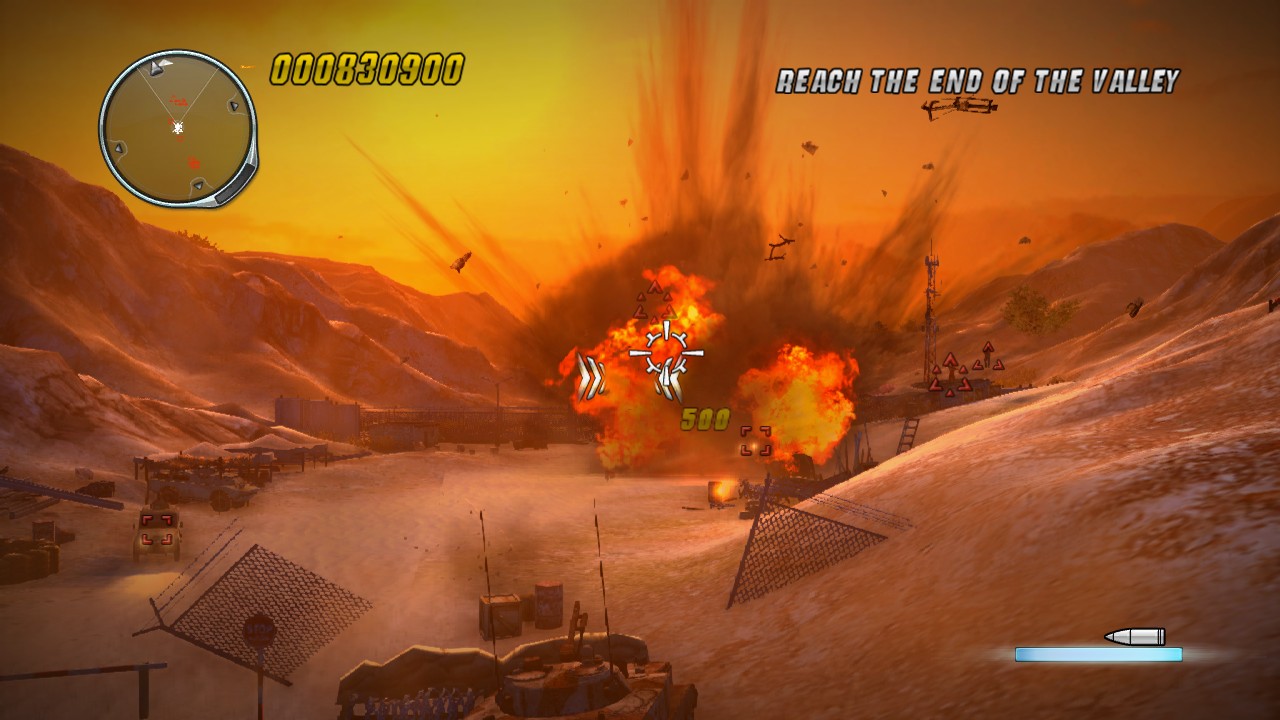Click a warning triangle marker near the radio tower
This screenshot has width=1280, height=720.
click(951, 360)
